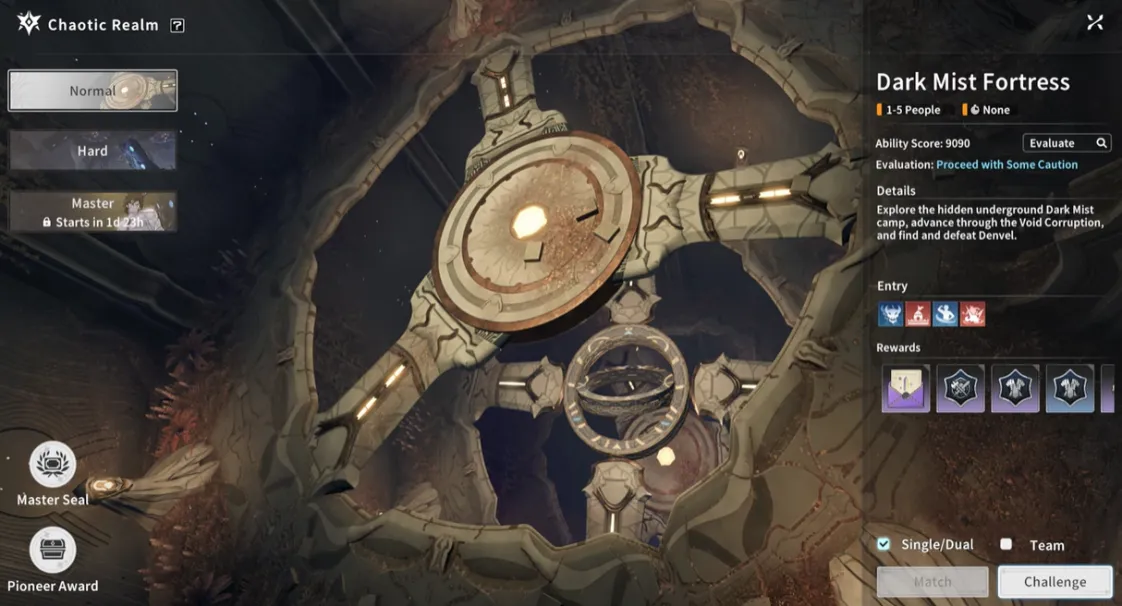Viewport: 1122px width, 606px height.
Task: Click the Evaluate ability score button
Action: [x=1066, y=143]
